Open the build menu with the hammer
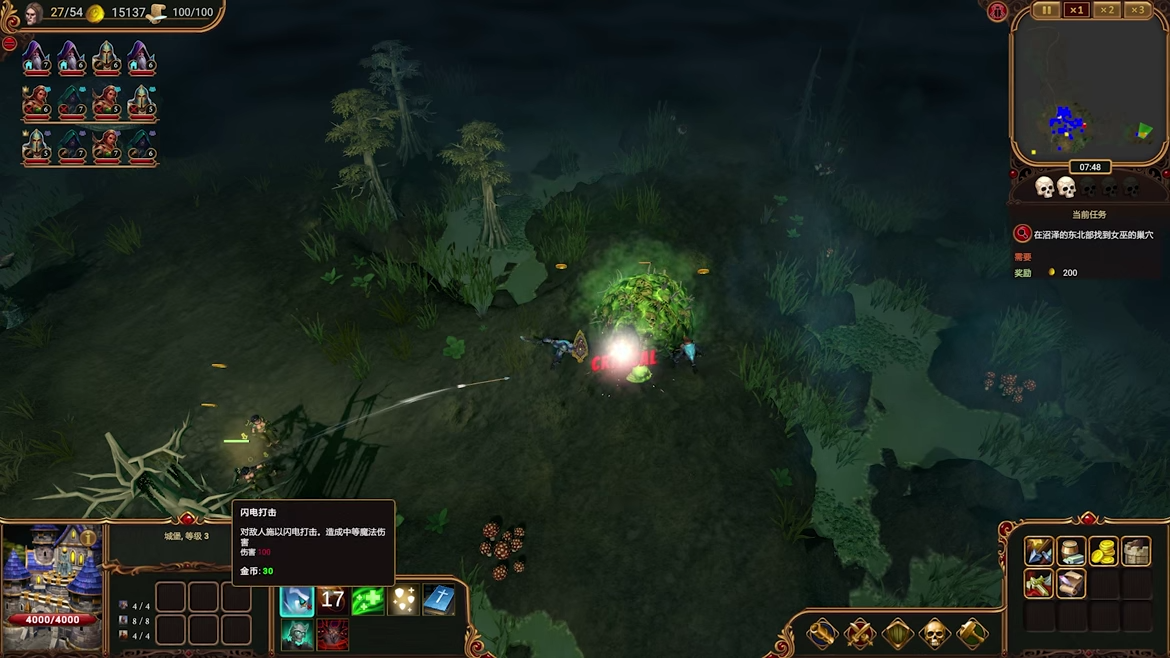 [972, 633]
